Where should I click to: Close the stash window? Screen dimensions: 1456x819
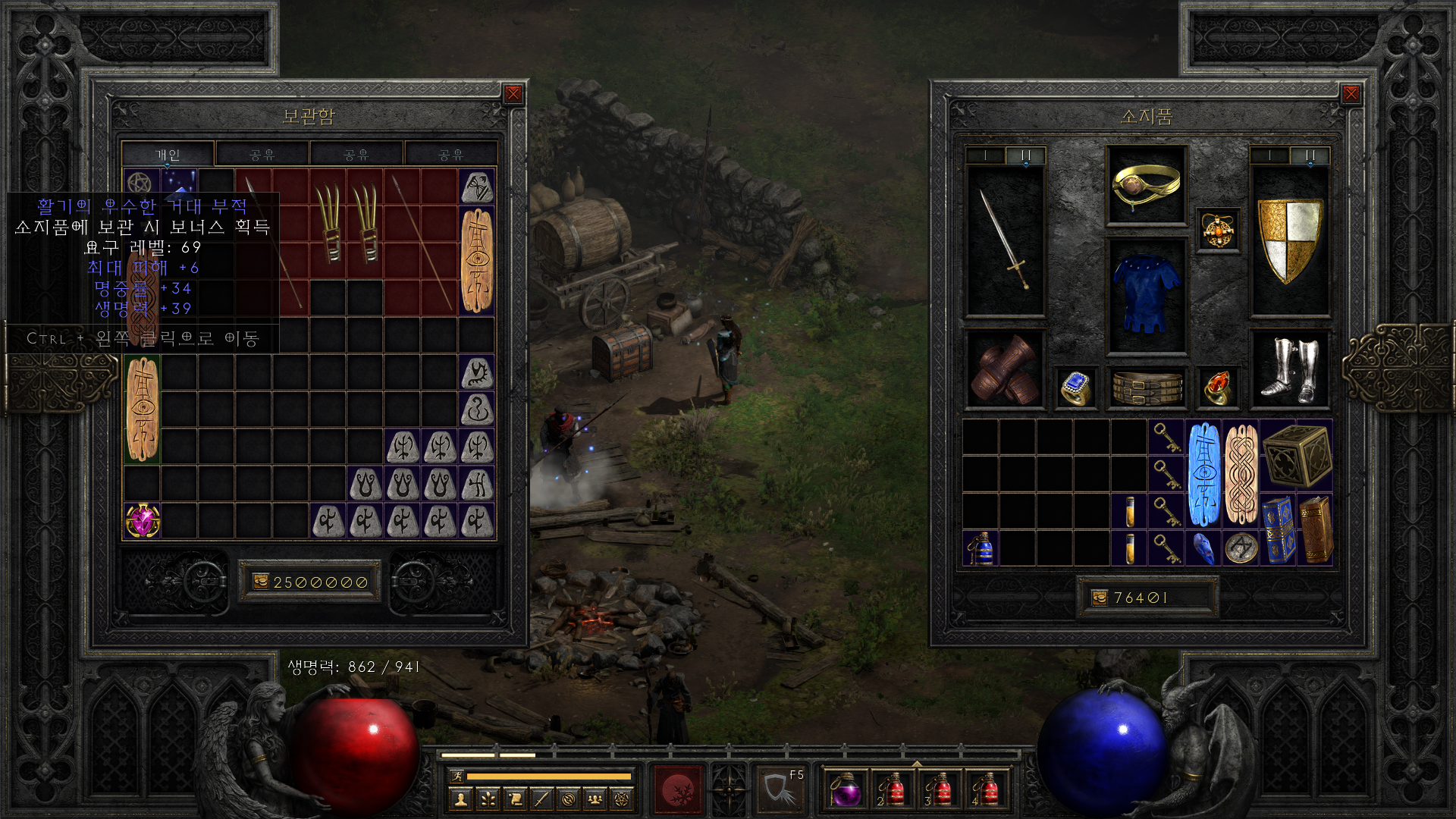513,94
